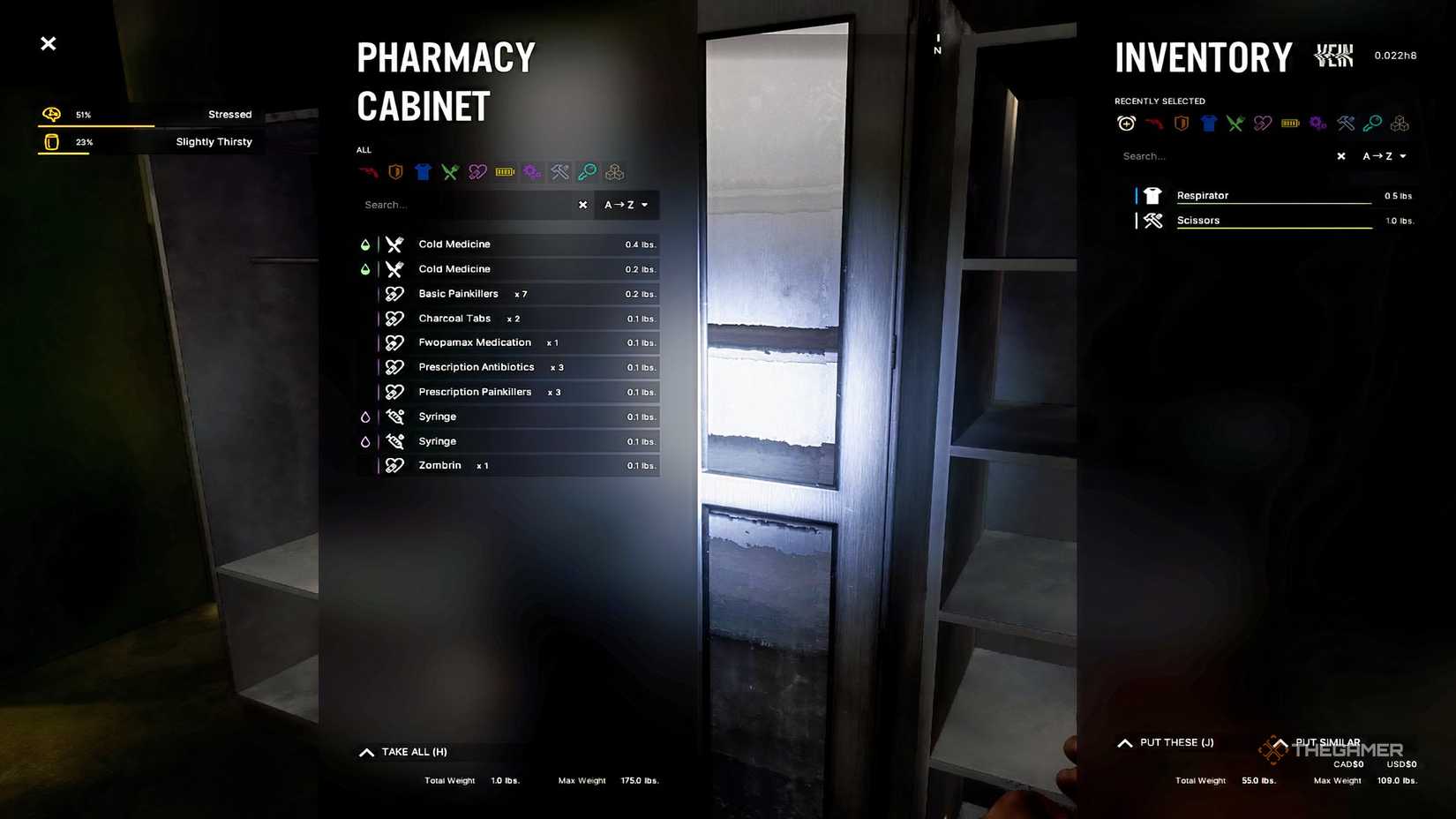Select the battery filter in your inventory
Screen dimensions: 1456x819
pos(1290,123)
